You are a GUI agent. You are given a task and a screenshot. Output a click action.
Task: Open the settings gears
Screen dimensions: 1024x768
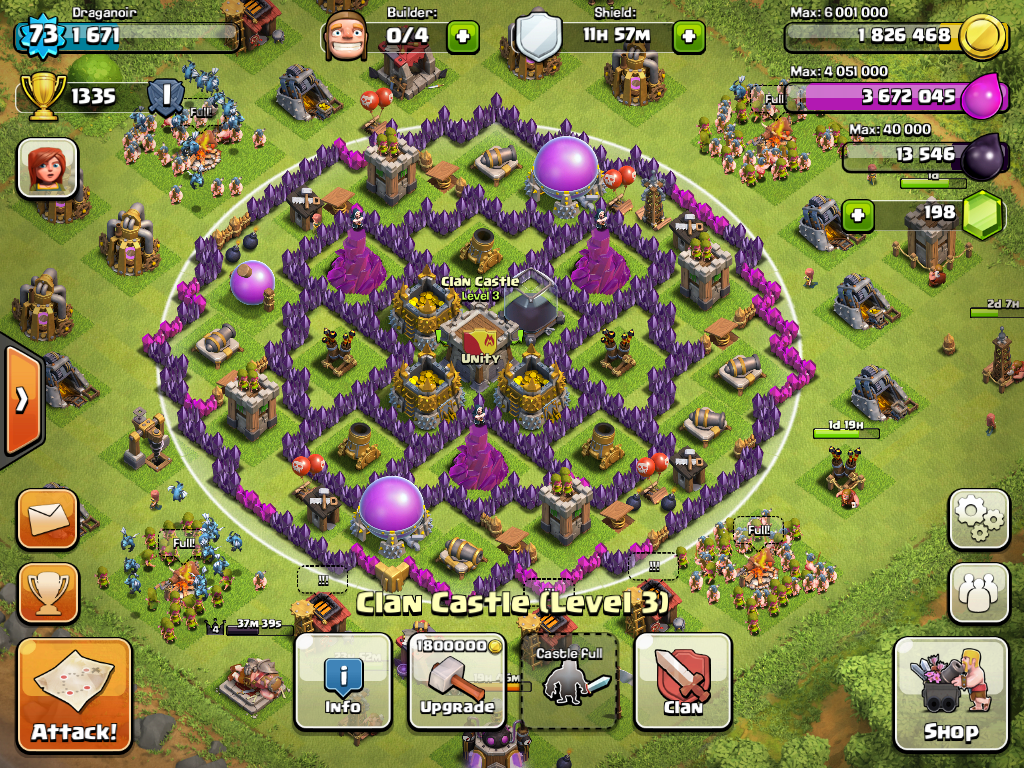coord(978,519)
